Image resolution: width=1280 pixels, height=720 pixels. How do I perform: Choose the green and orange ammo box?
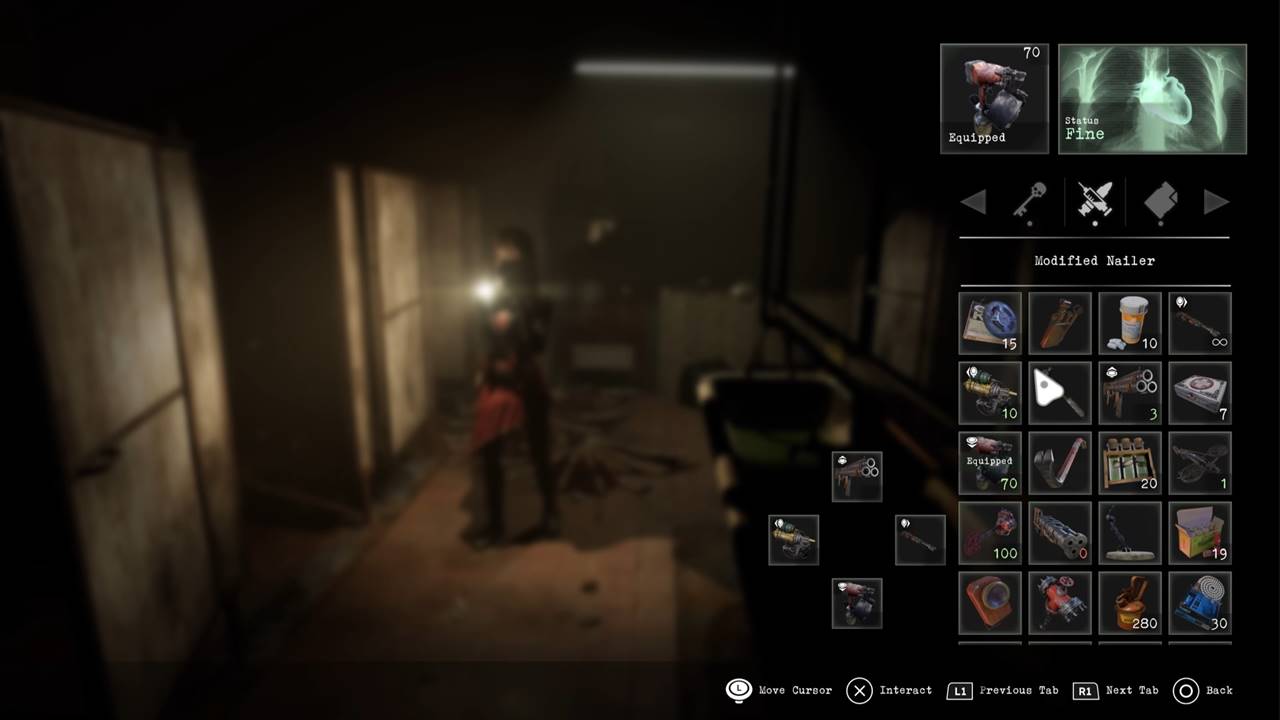[1200, 533]
